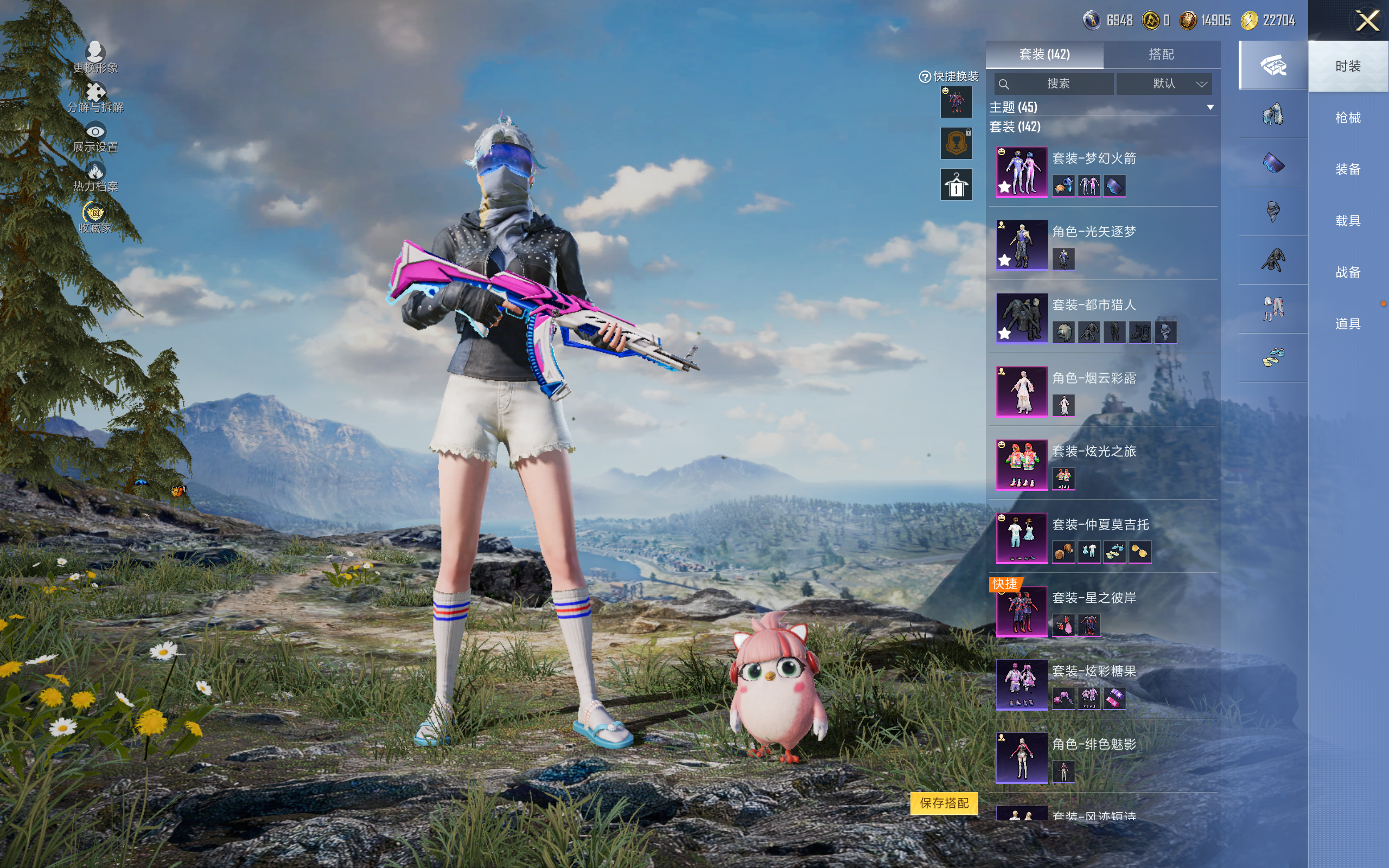
Task: Open the 收藏家 collector page
Action: tap(95, 218)
